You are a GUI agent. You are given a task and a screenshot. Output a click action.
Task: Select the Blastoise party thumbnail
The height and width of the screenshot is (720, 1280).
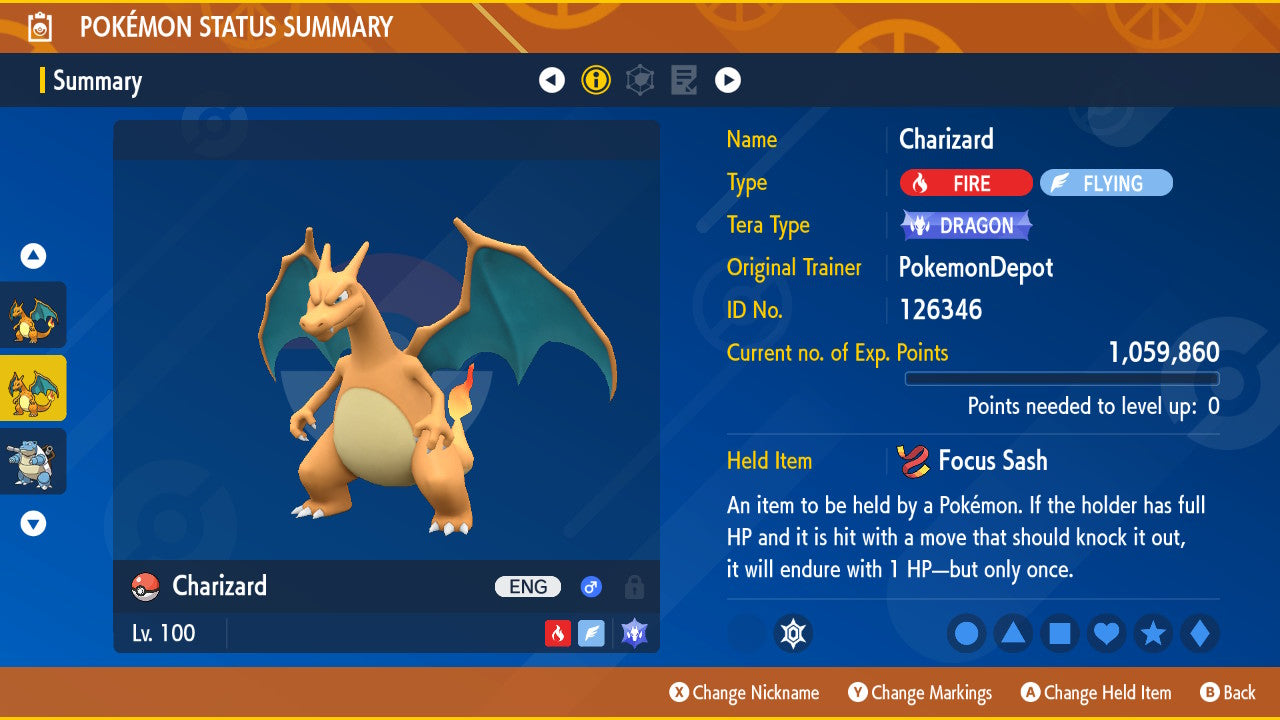click(x=33, y=461)
